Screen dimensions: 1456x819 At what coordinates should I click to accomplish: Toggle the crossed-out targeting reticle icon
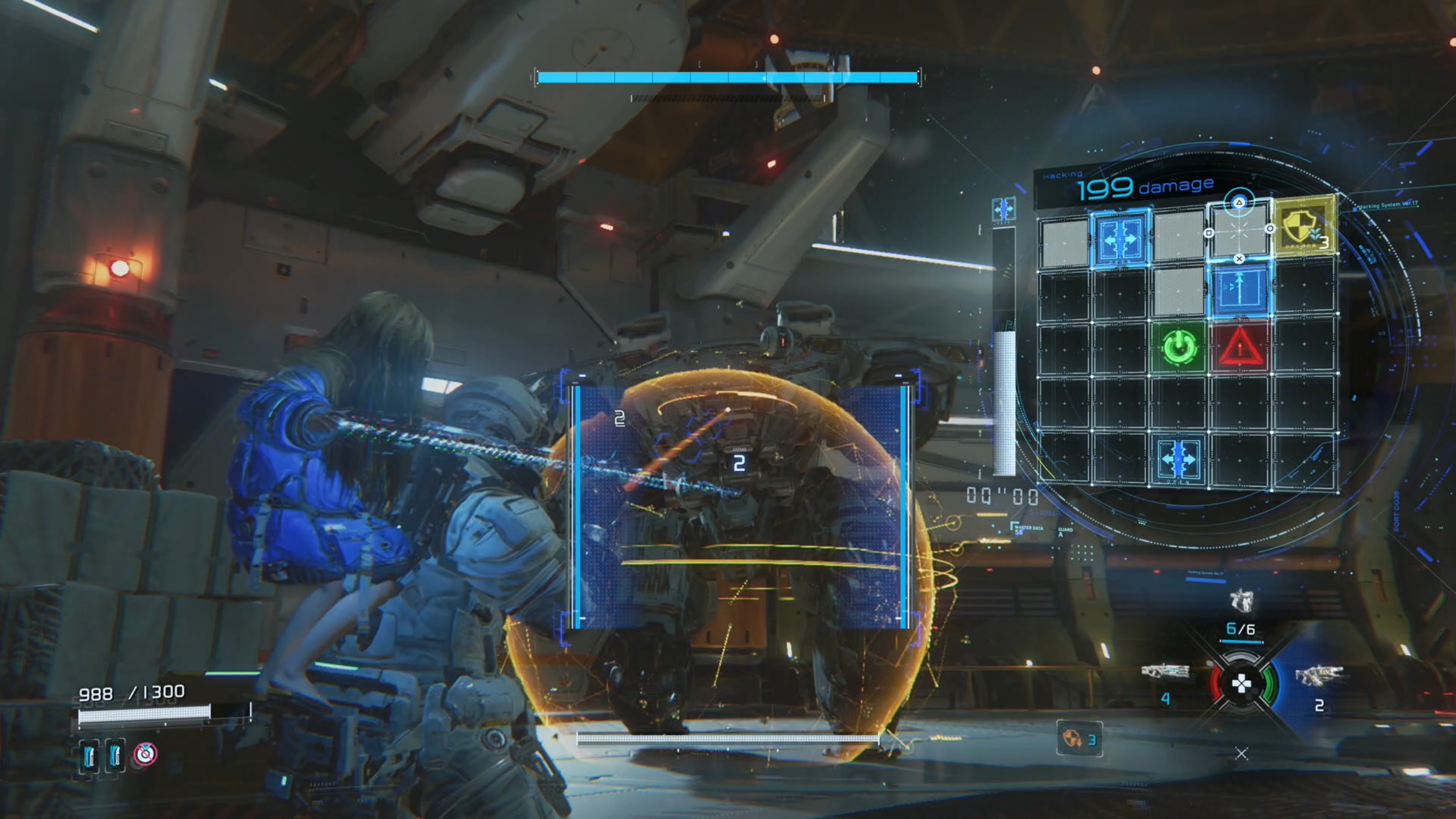click(145, 755)
